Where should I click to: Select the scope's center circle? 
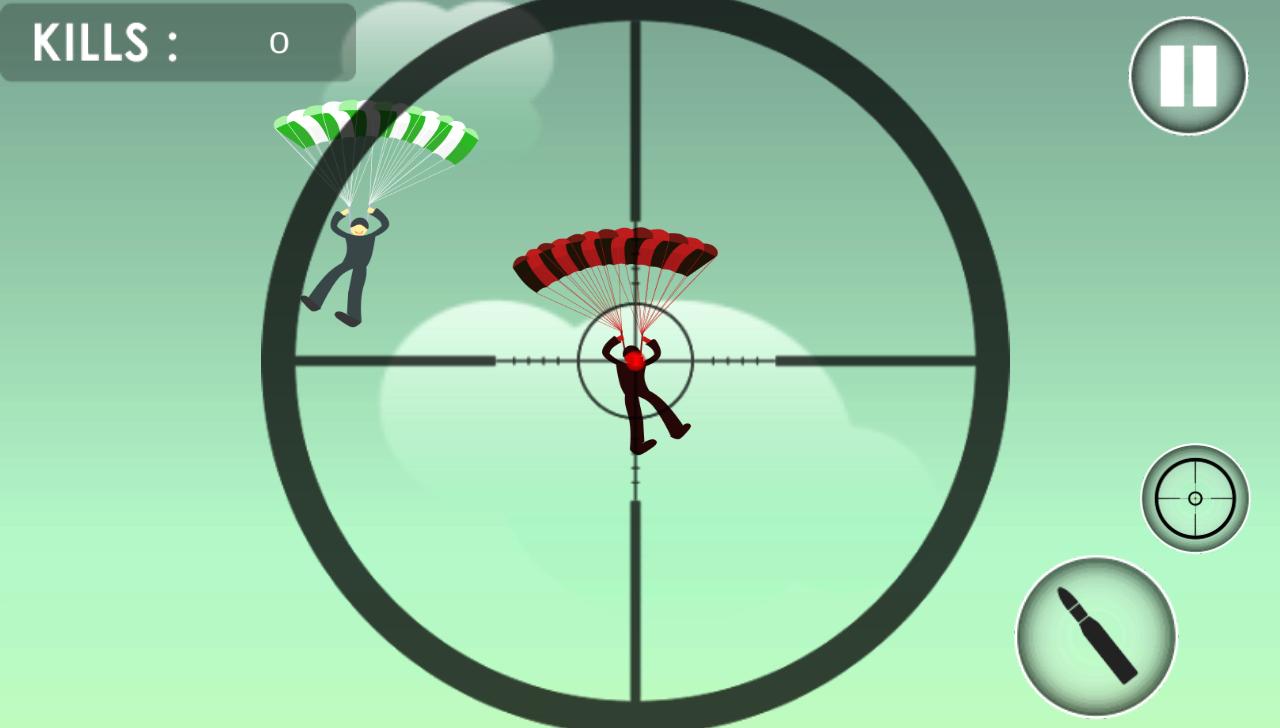click(x=635, y=360)
